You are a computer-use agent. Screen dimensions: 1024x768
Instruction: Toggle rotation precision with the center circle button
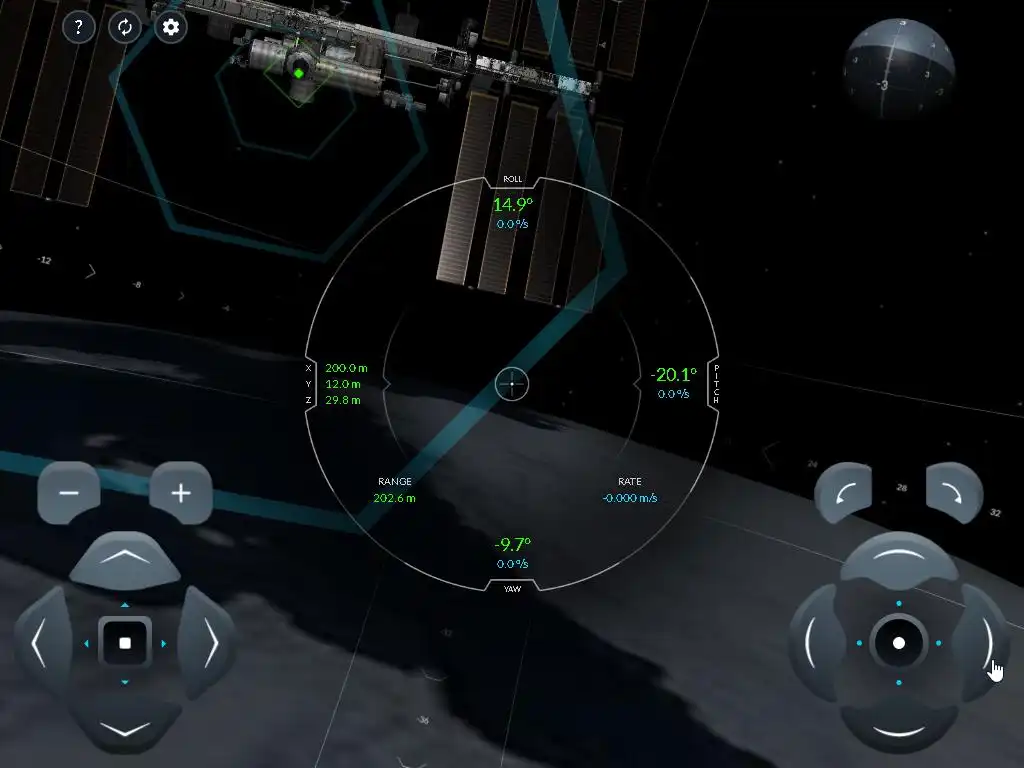(899, 643)
